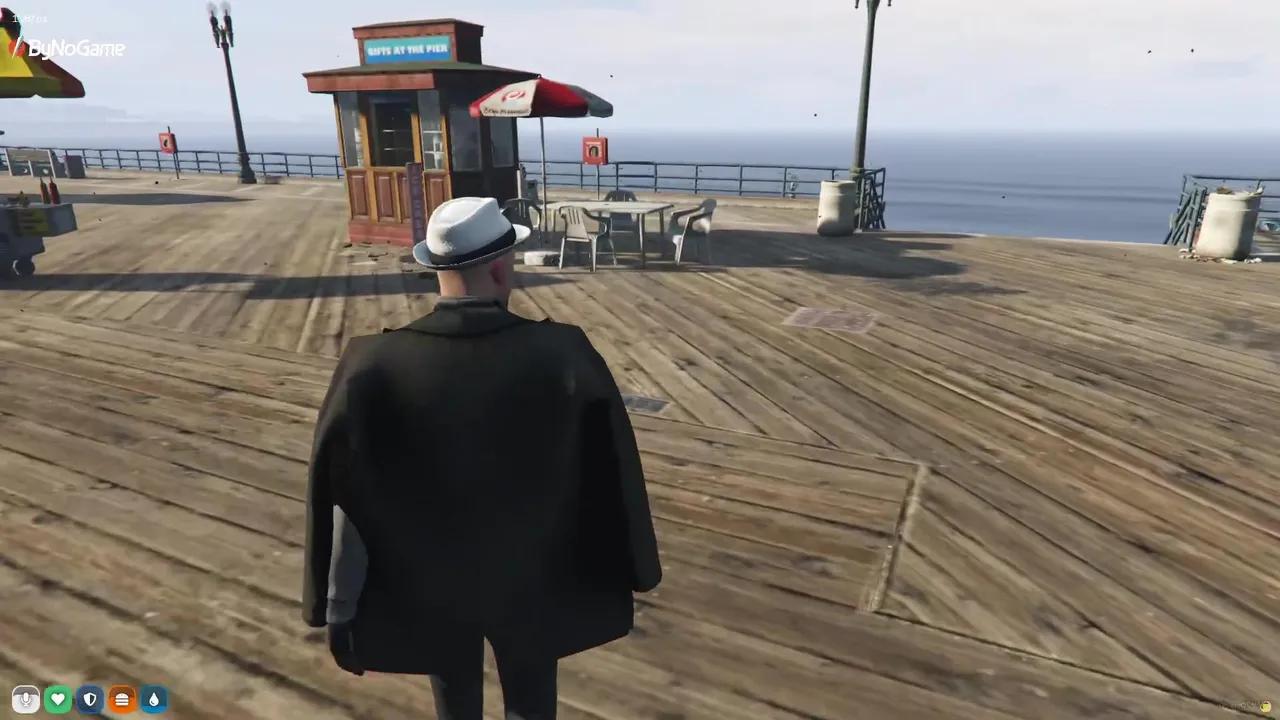Toggle the armor shield indicator
This screenshot has height=720, width=1280.
[x=90, y=699]
